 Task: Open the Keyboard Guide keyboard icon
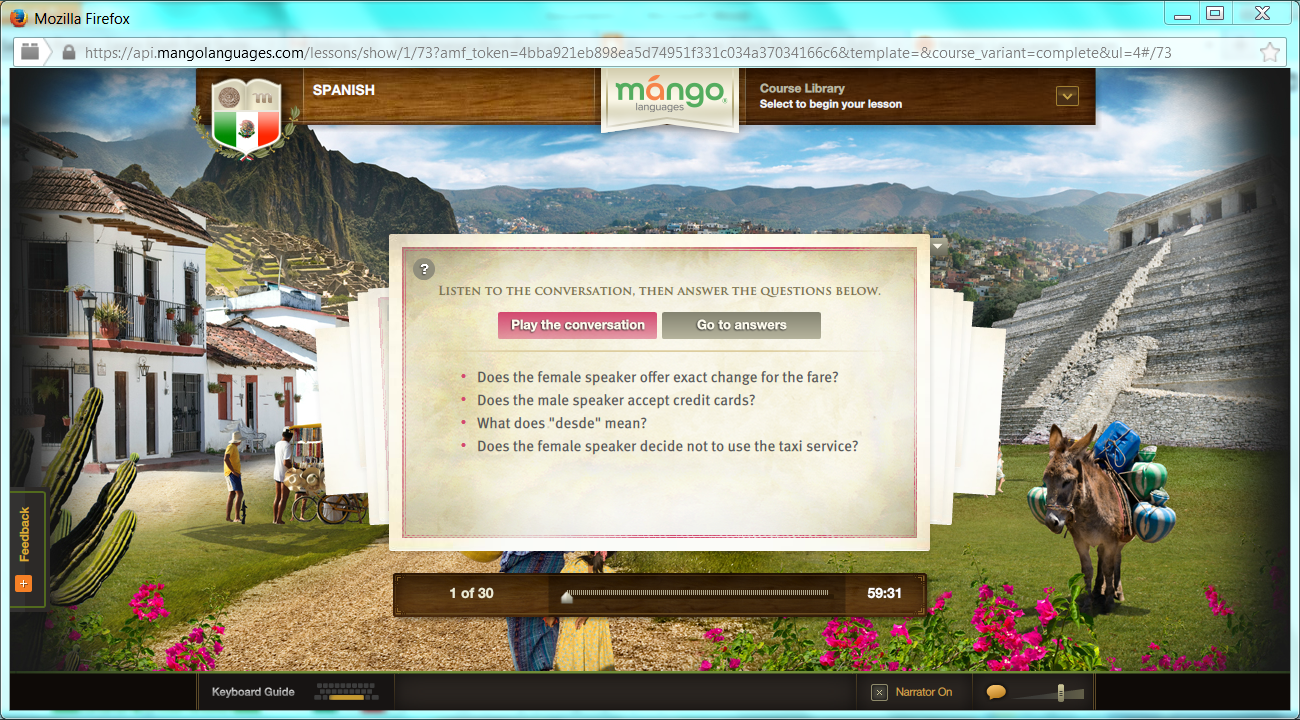(x=345, y=691)
